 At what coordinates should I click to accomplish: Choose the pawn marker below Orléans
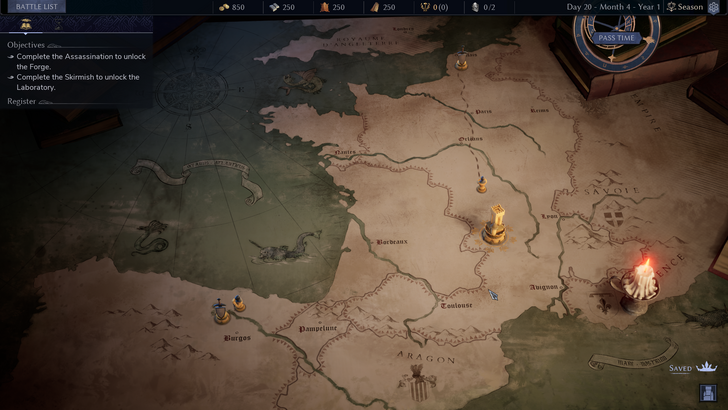[481, 185]
